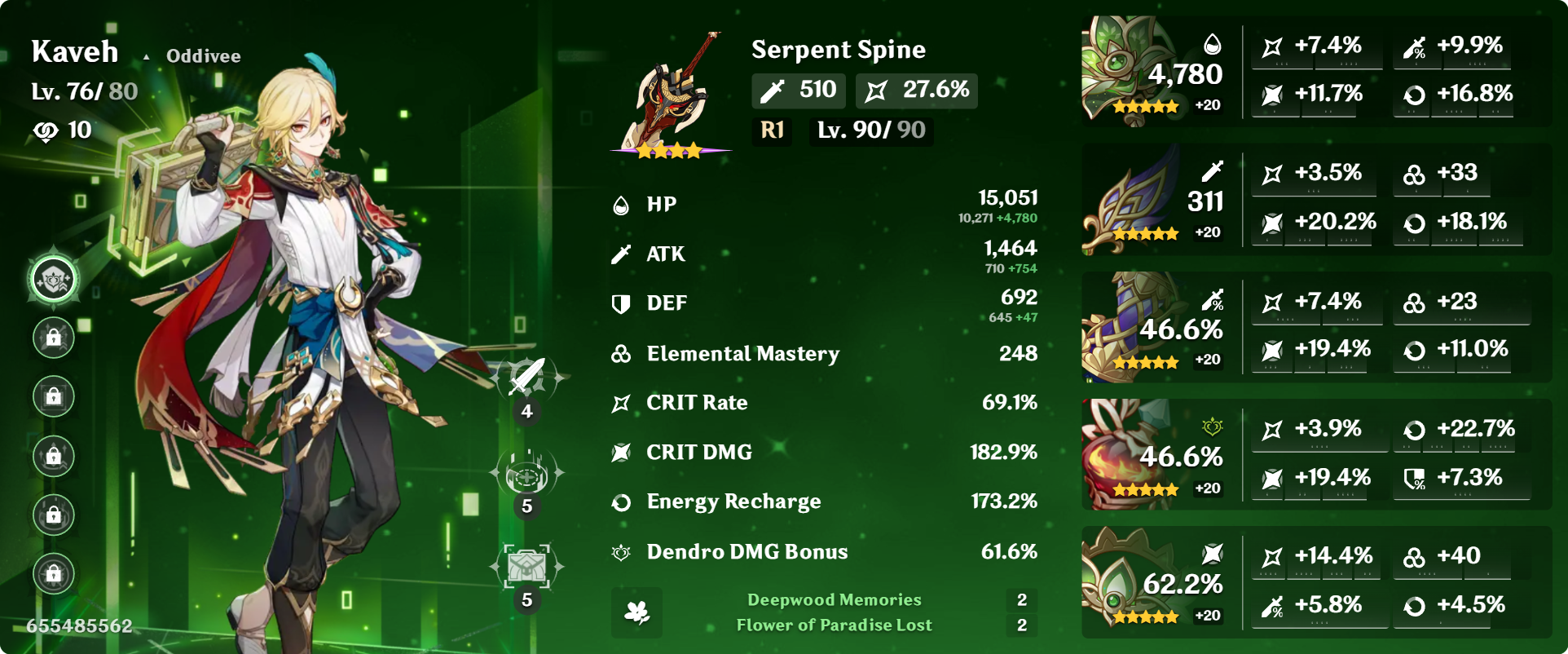1568x654 pixels.
Task: Open the R1 refinement label
Action: 771,130
